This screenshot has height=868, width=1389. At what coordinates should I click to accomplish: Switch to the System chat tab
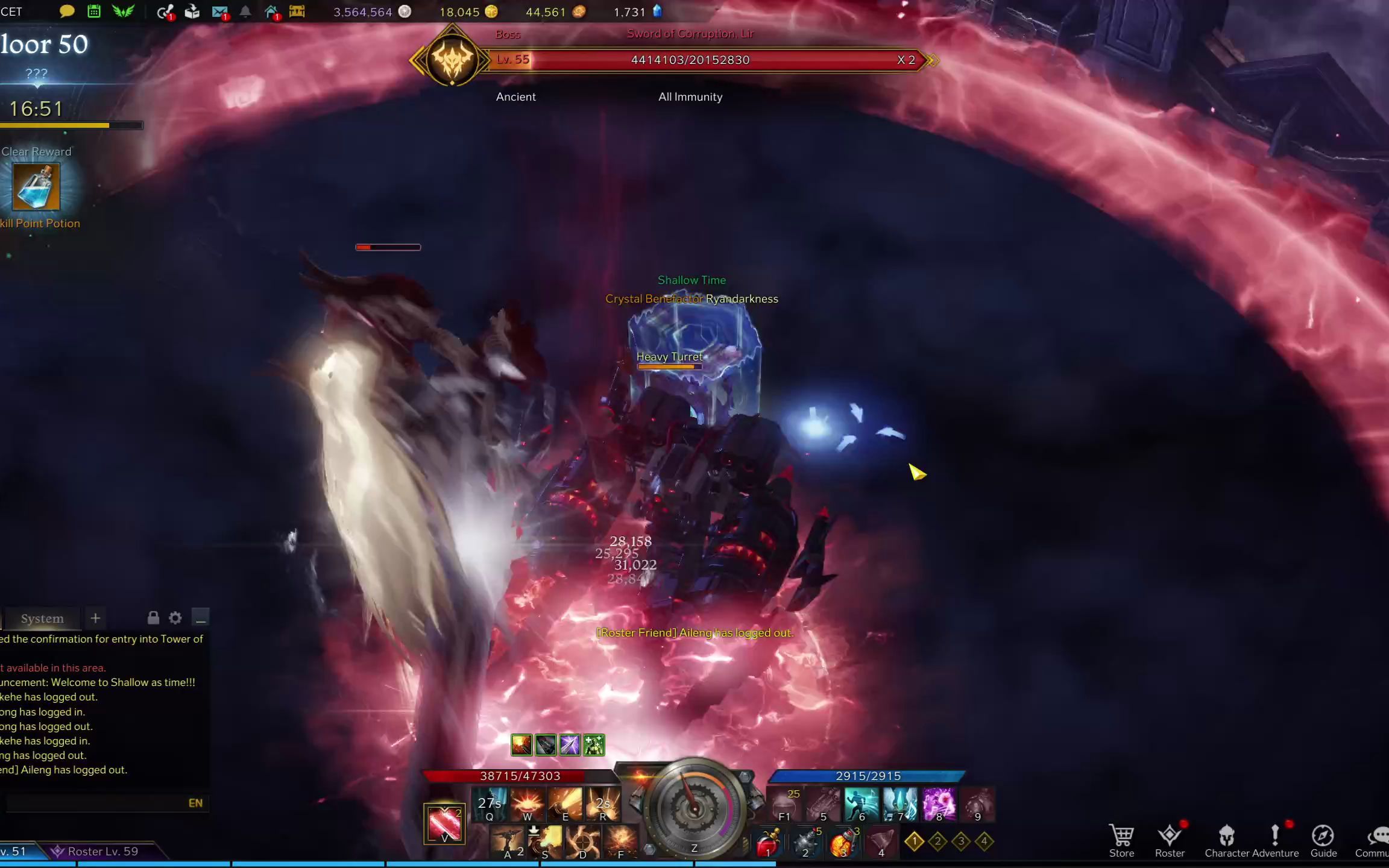point(42,618)
